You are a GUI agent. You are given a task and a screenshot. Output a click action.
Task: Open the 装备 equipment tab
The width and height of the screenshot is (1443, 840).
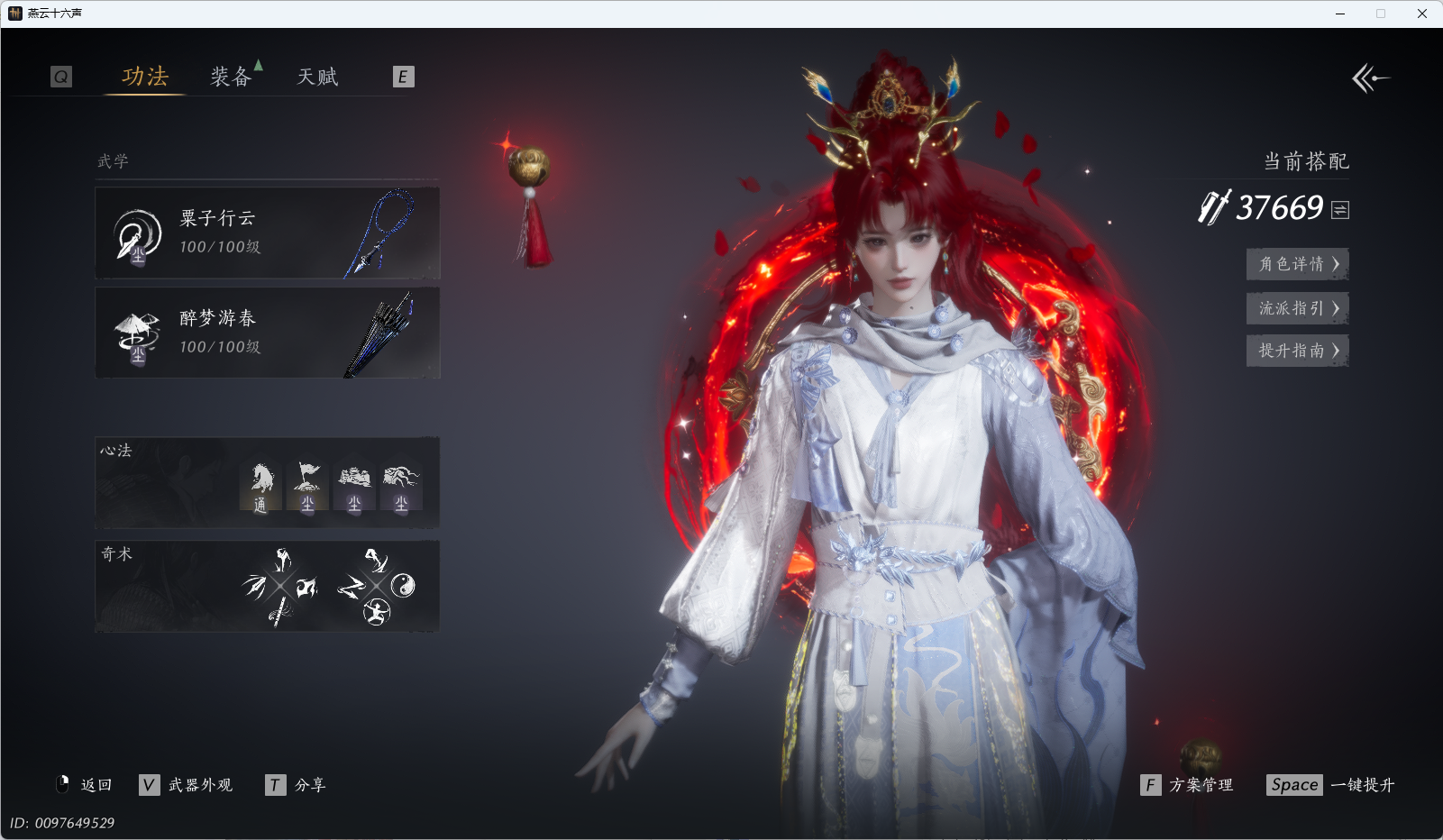(231, 77)
